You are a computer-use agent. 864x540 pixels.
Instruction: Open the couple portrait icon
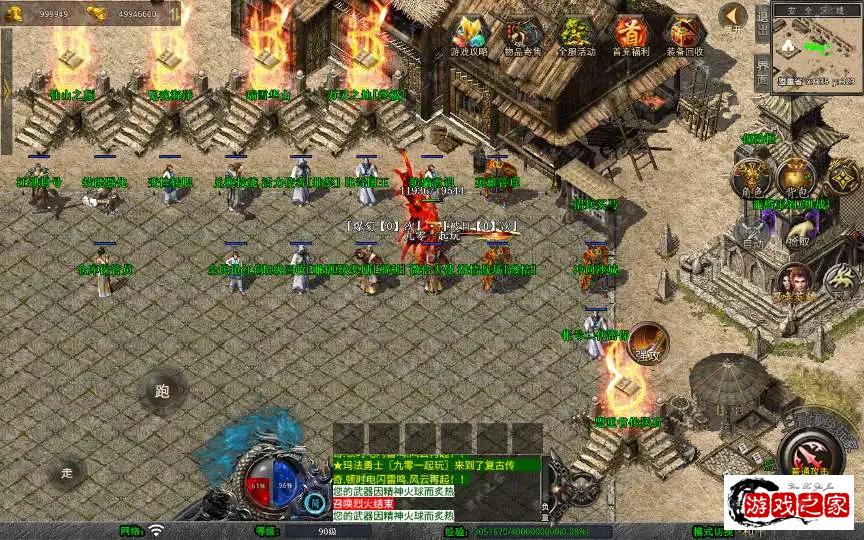pos(797,282)
